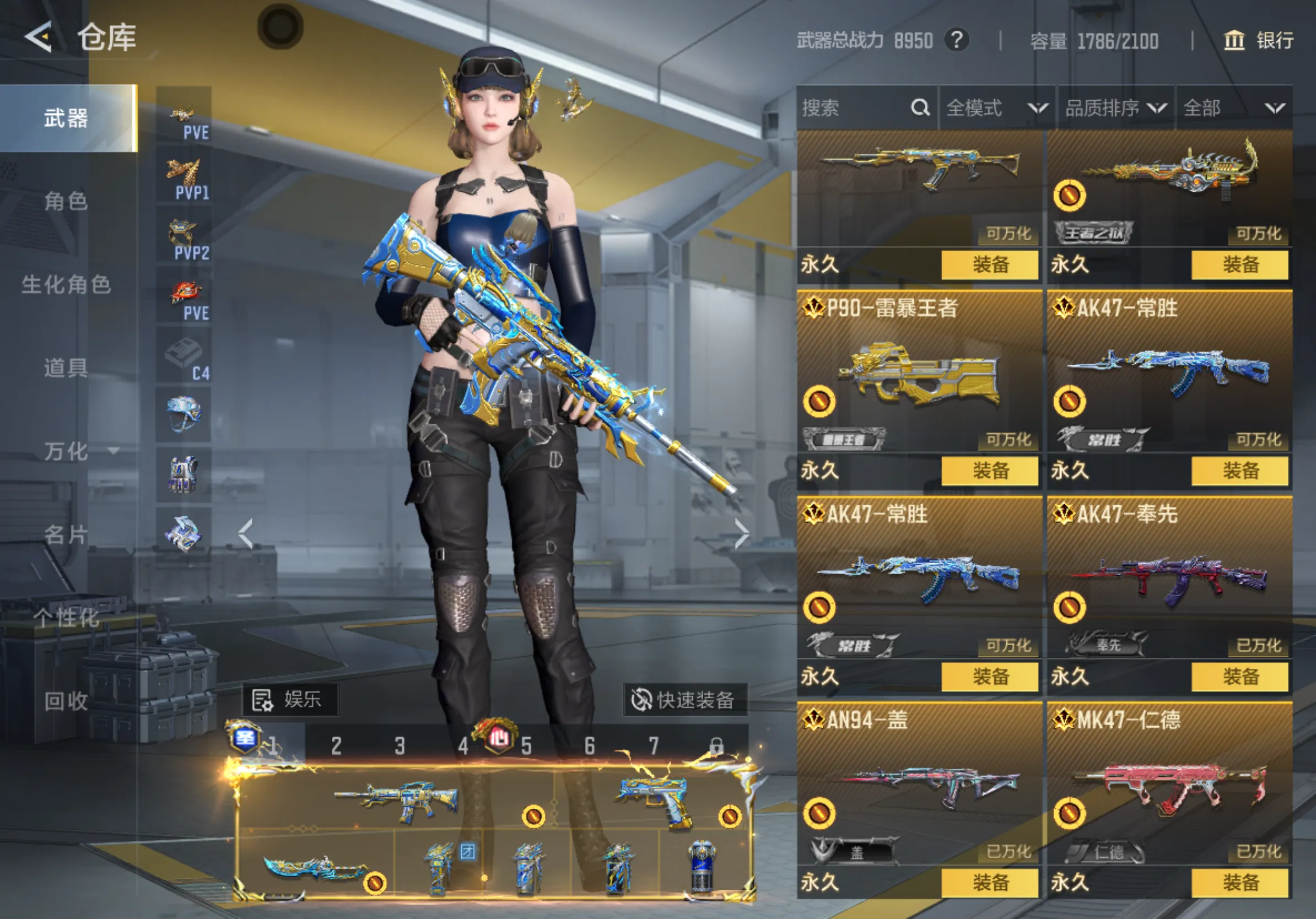Image resolution: width=1316 pixels, height=919 pixels.
Task: Show weapon power help question mark
Action: pyautogui.click(x=957, y=40)
